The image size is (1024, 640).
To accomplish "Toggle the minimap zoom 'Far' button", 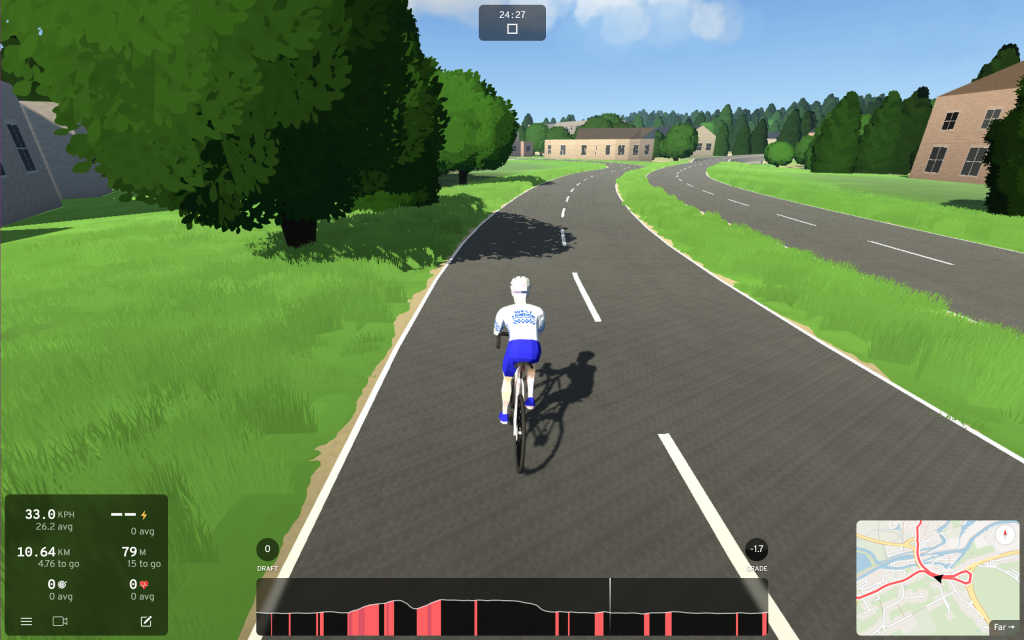I will click(1003, 628).
